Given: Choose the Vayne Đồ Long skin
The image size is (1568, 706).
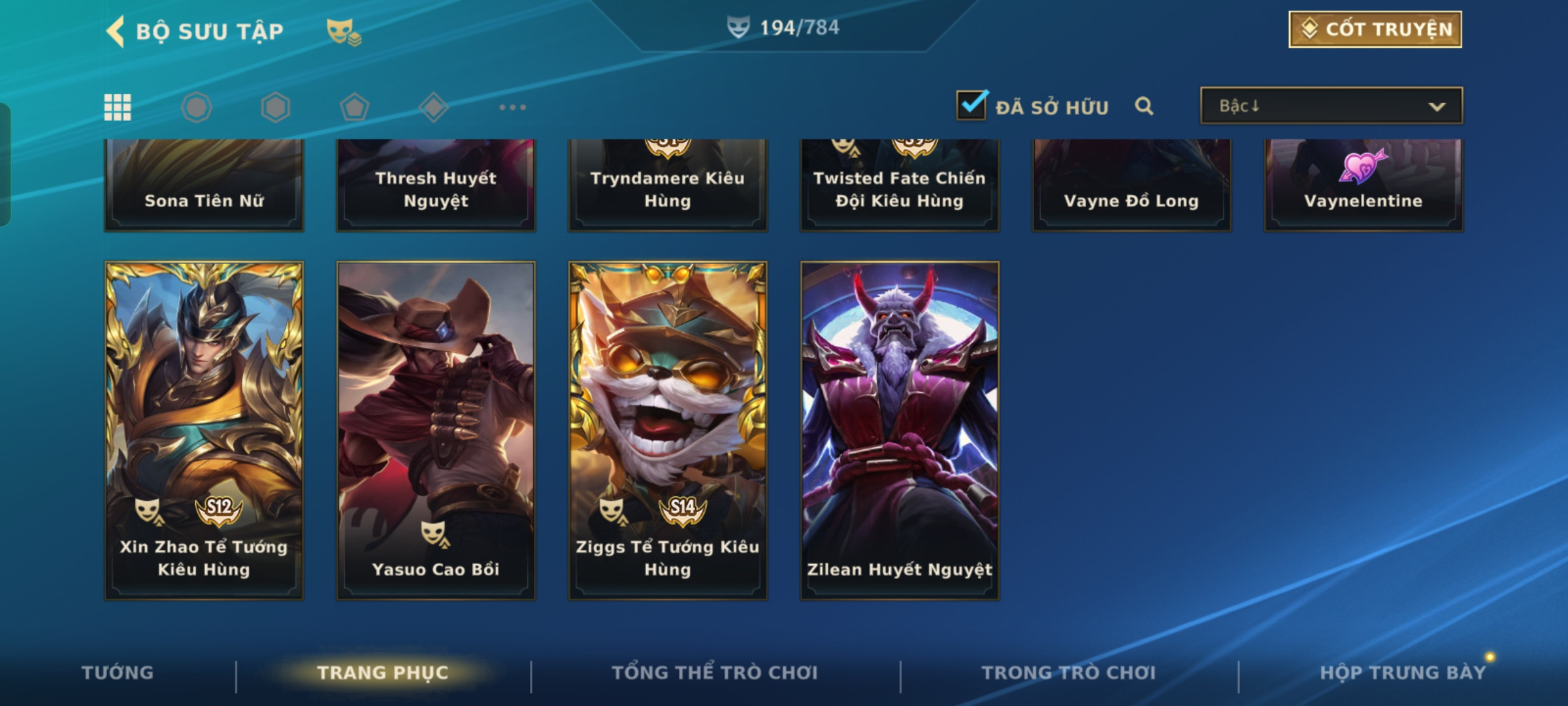Looking at the screenshot, I should (x=1132, y=186).
